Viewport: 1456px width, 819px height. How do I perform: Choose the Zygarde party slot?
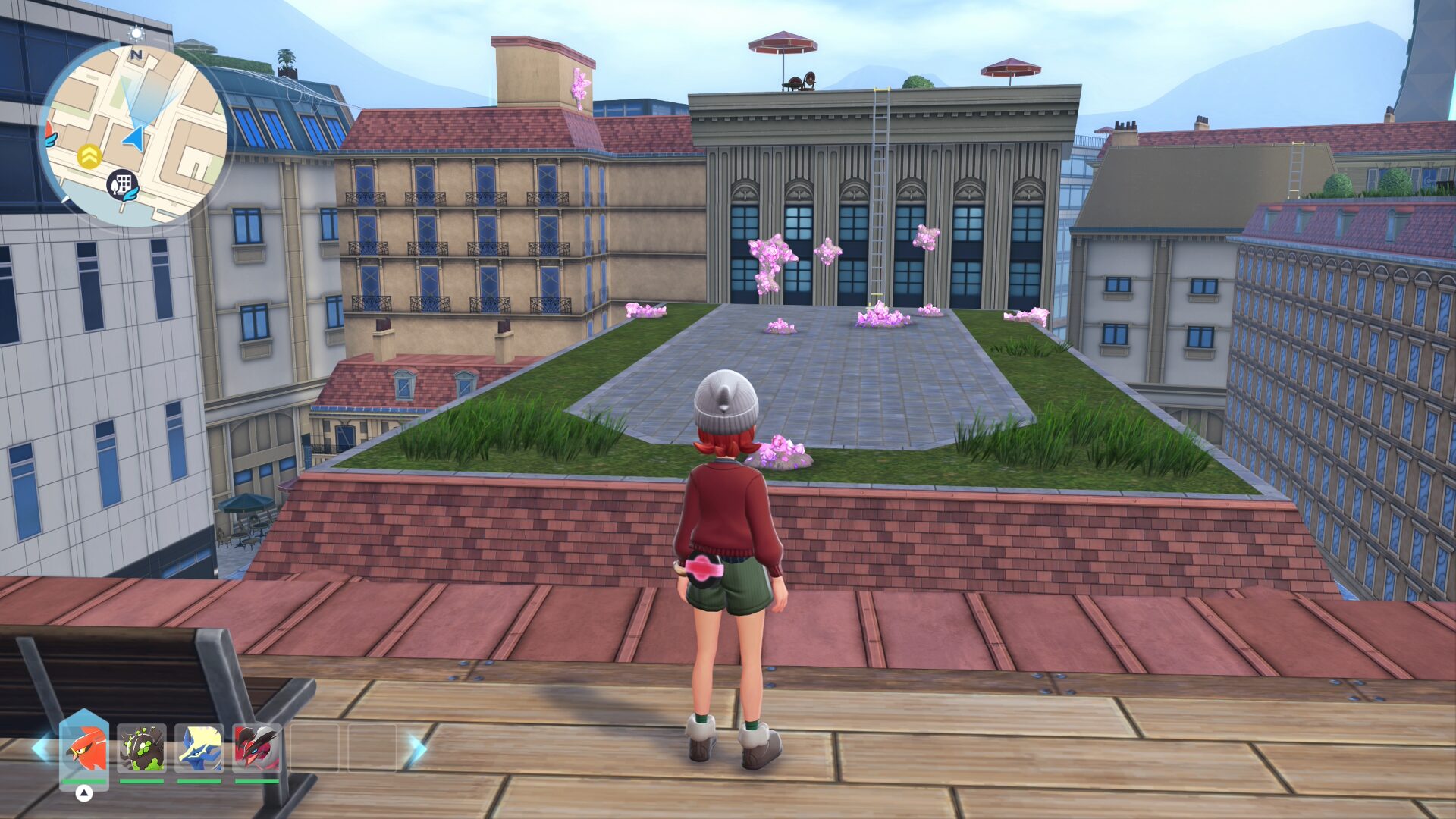click(x=142, y=748)
